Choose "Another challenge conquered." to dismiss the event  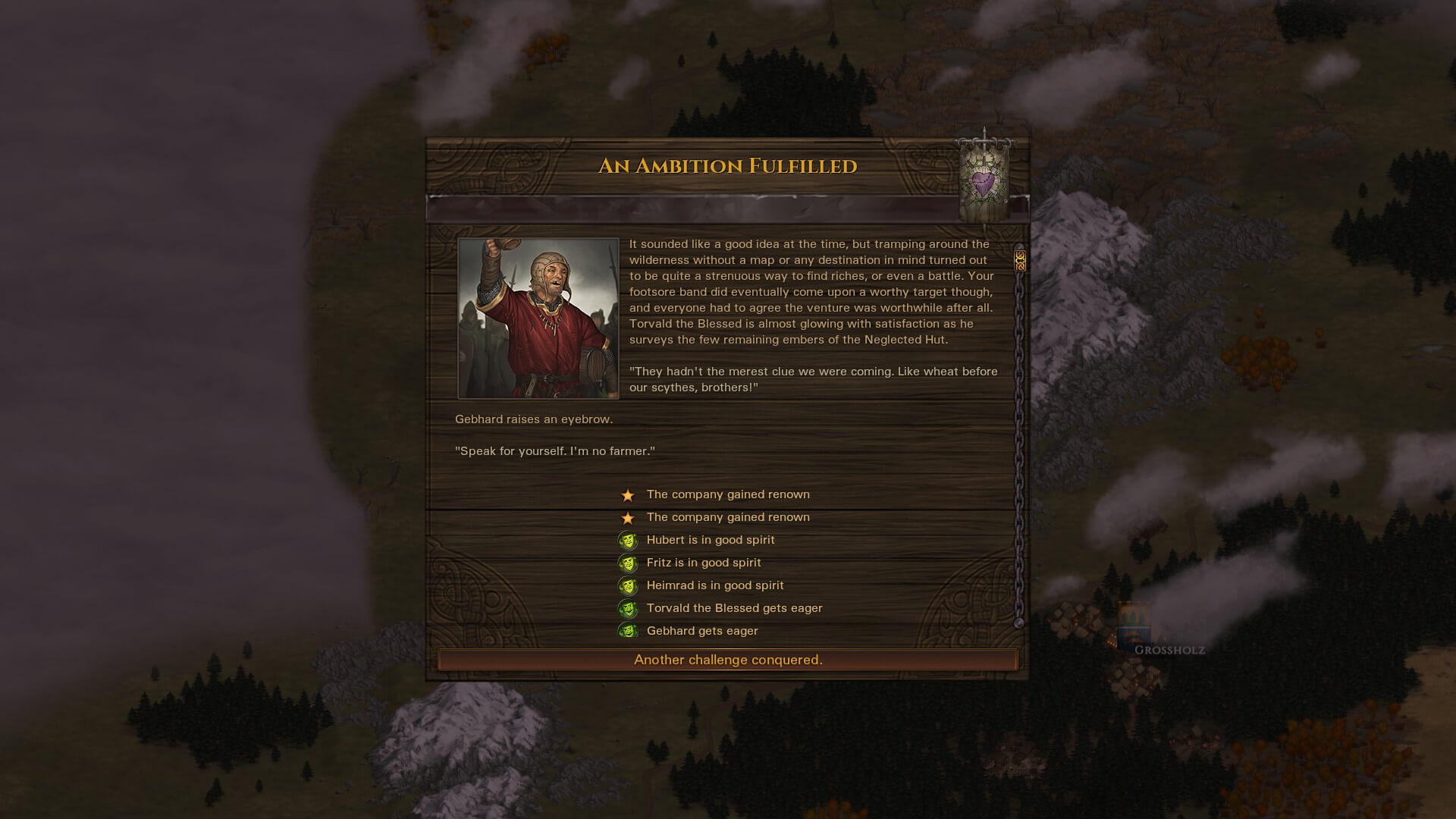[x=727, y=660]
